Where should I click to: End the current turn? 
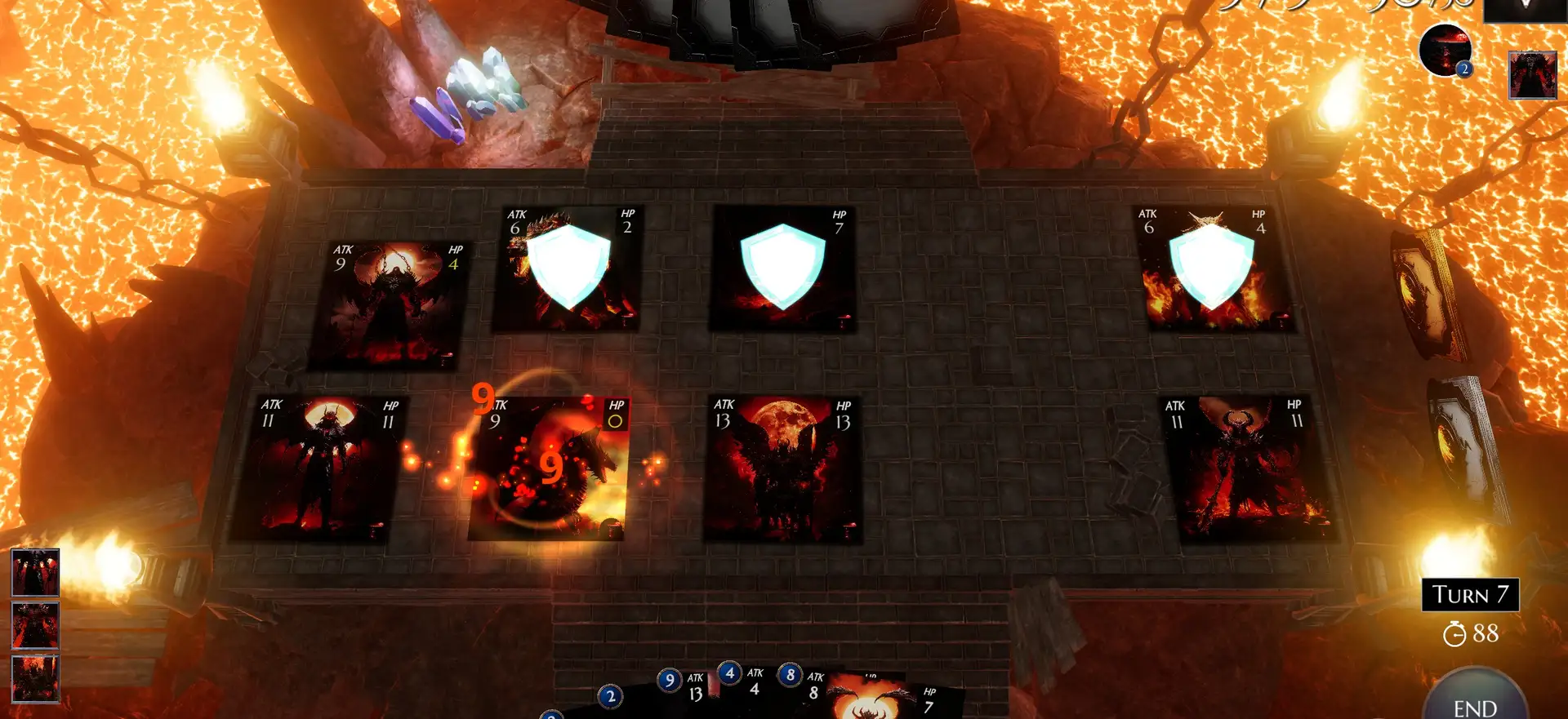pos(1475,700)
